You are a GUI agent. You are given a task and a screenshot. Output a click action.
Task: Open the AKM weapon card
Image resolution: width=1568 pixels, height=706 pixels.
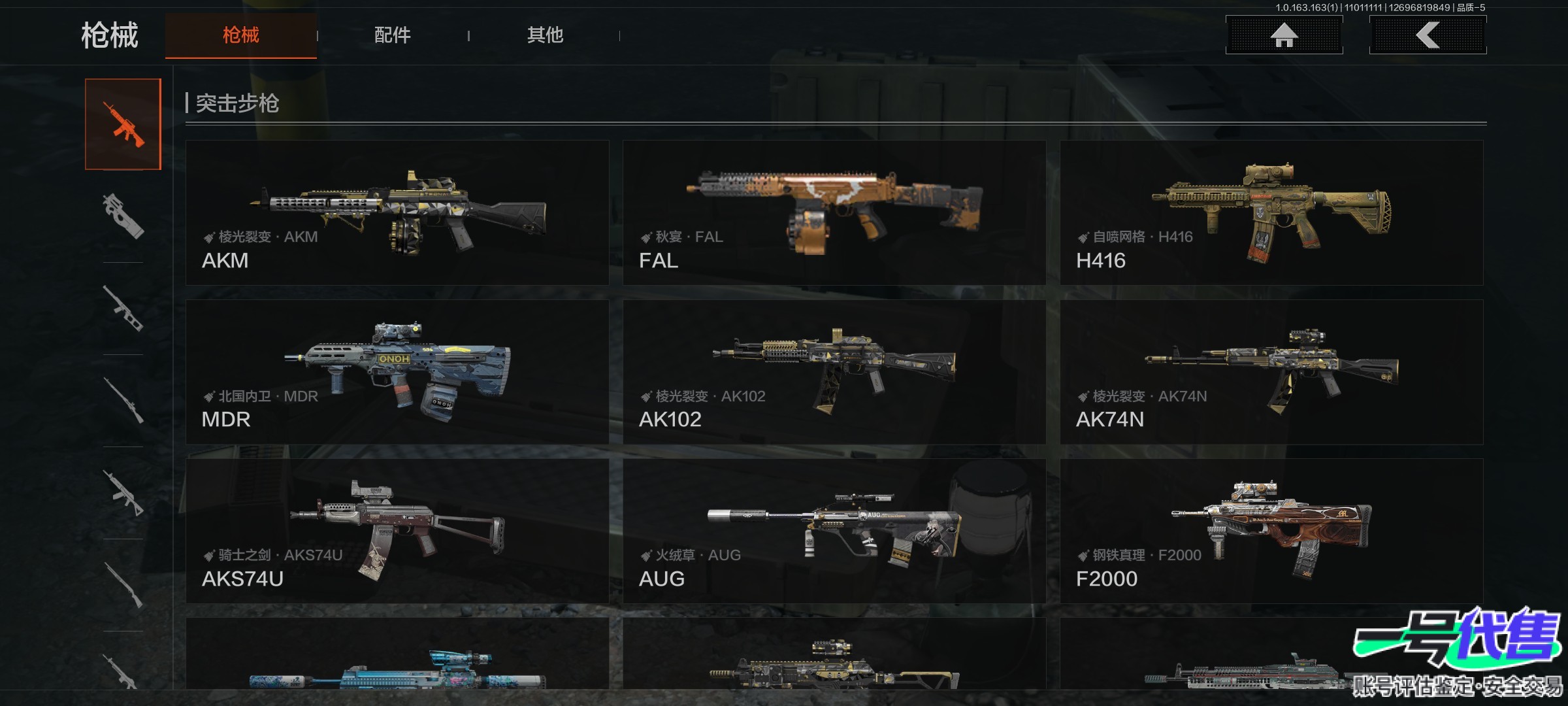point(397,212)
